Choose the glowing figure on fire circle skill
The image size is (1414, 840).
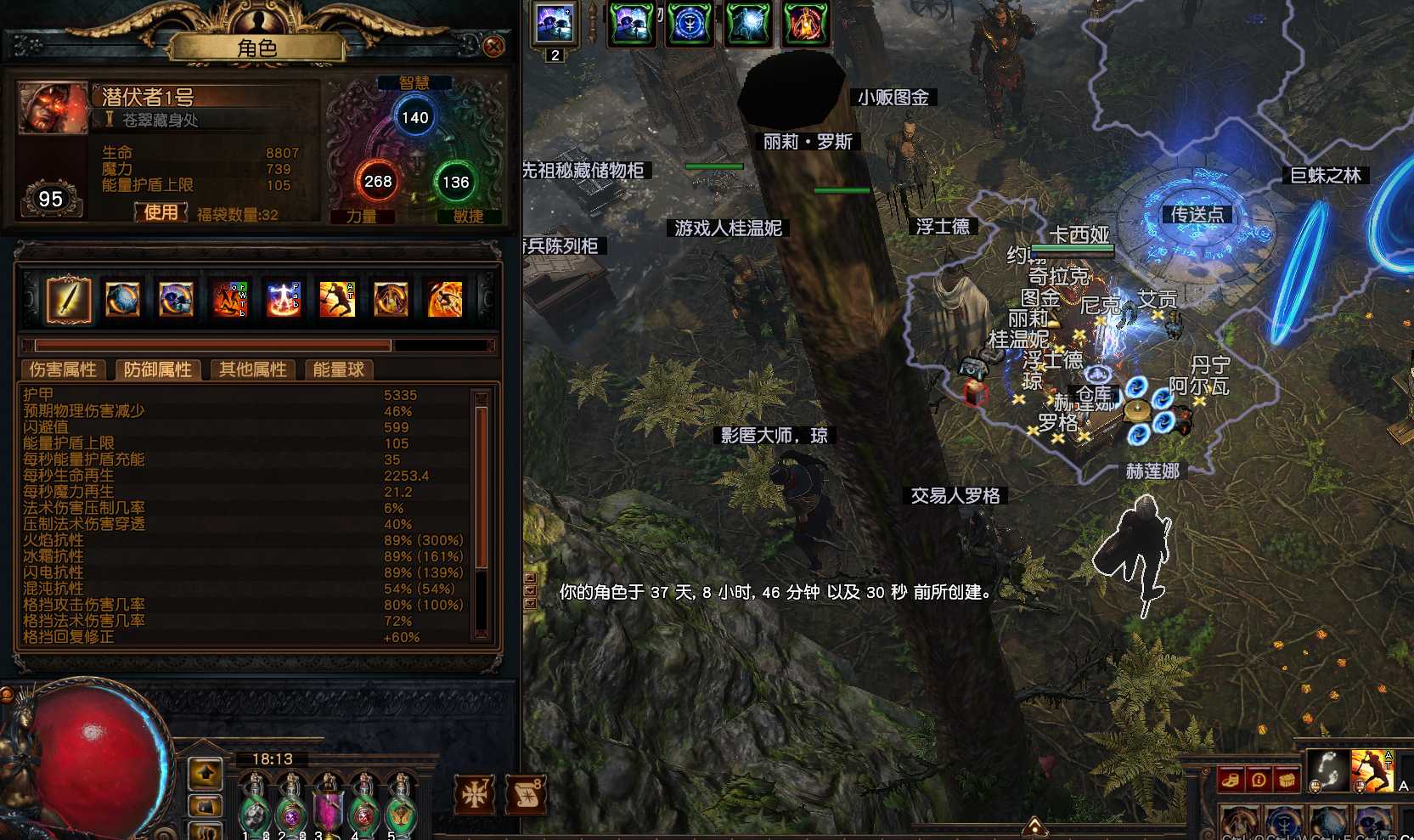284,299
